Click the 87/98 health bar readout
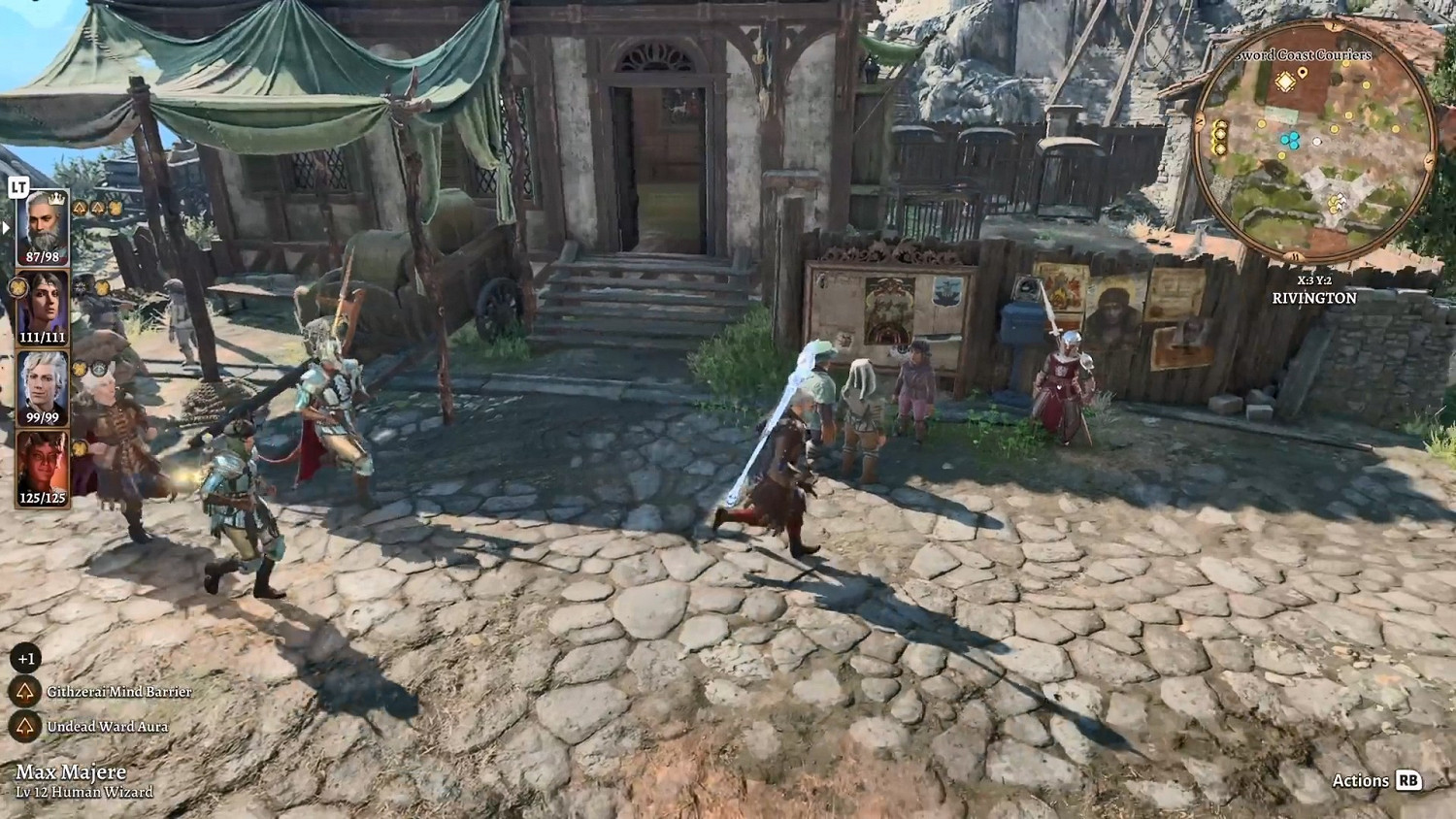 44,256
